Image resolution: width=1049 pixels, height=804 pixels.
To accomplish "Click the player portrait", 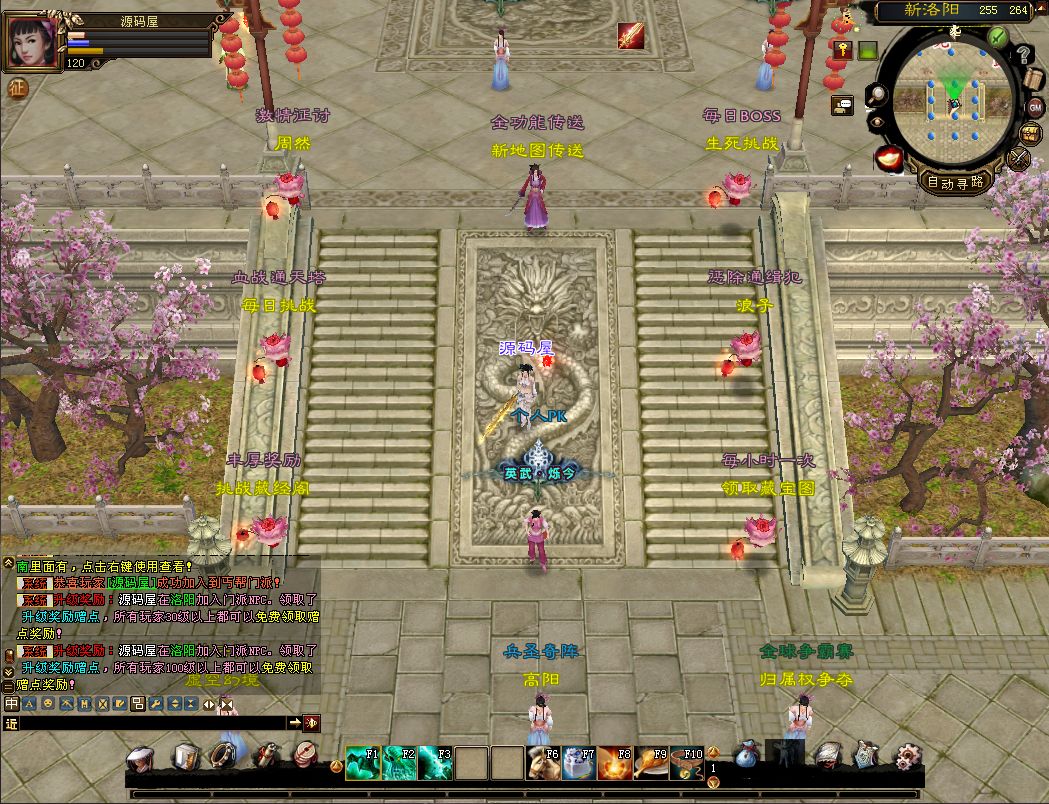I will tap(32, 42).
